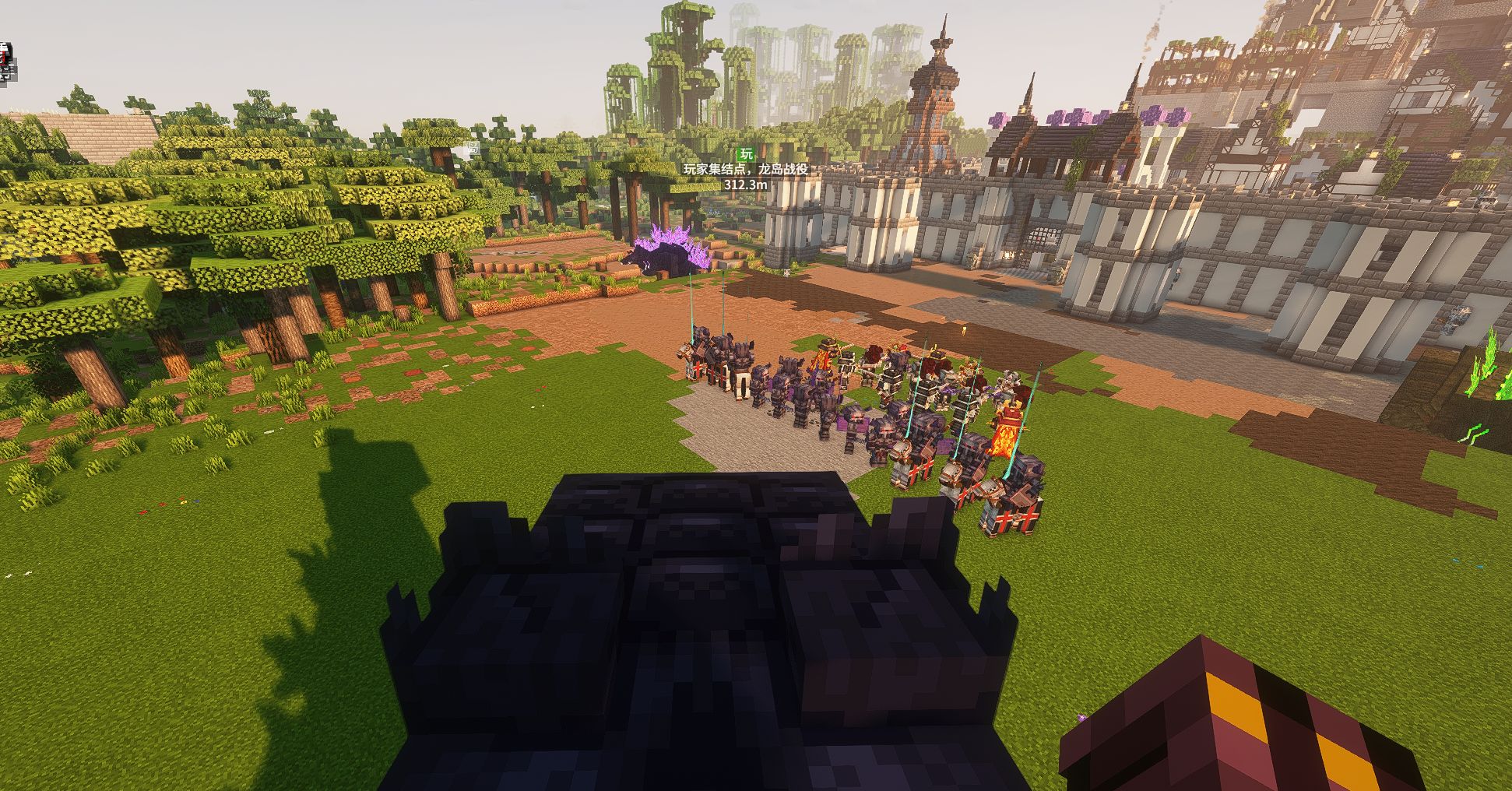
Task: Select the faint white 岛 waypoint marker
Action: 473,148
